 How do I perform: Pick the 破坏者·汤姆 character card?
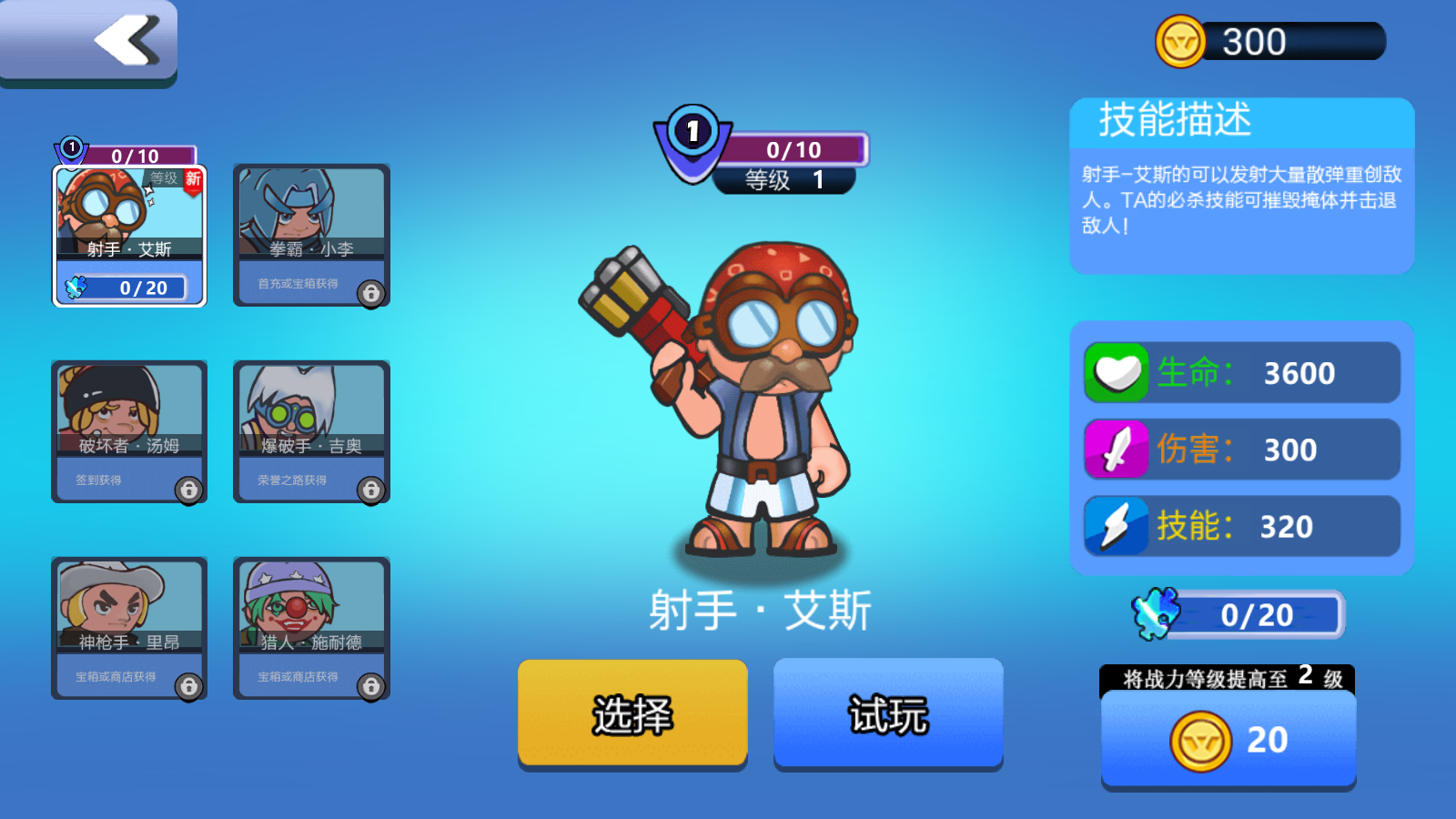coord(129,431)
